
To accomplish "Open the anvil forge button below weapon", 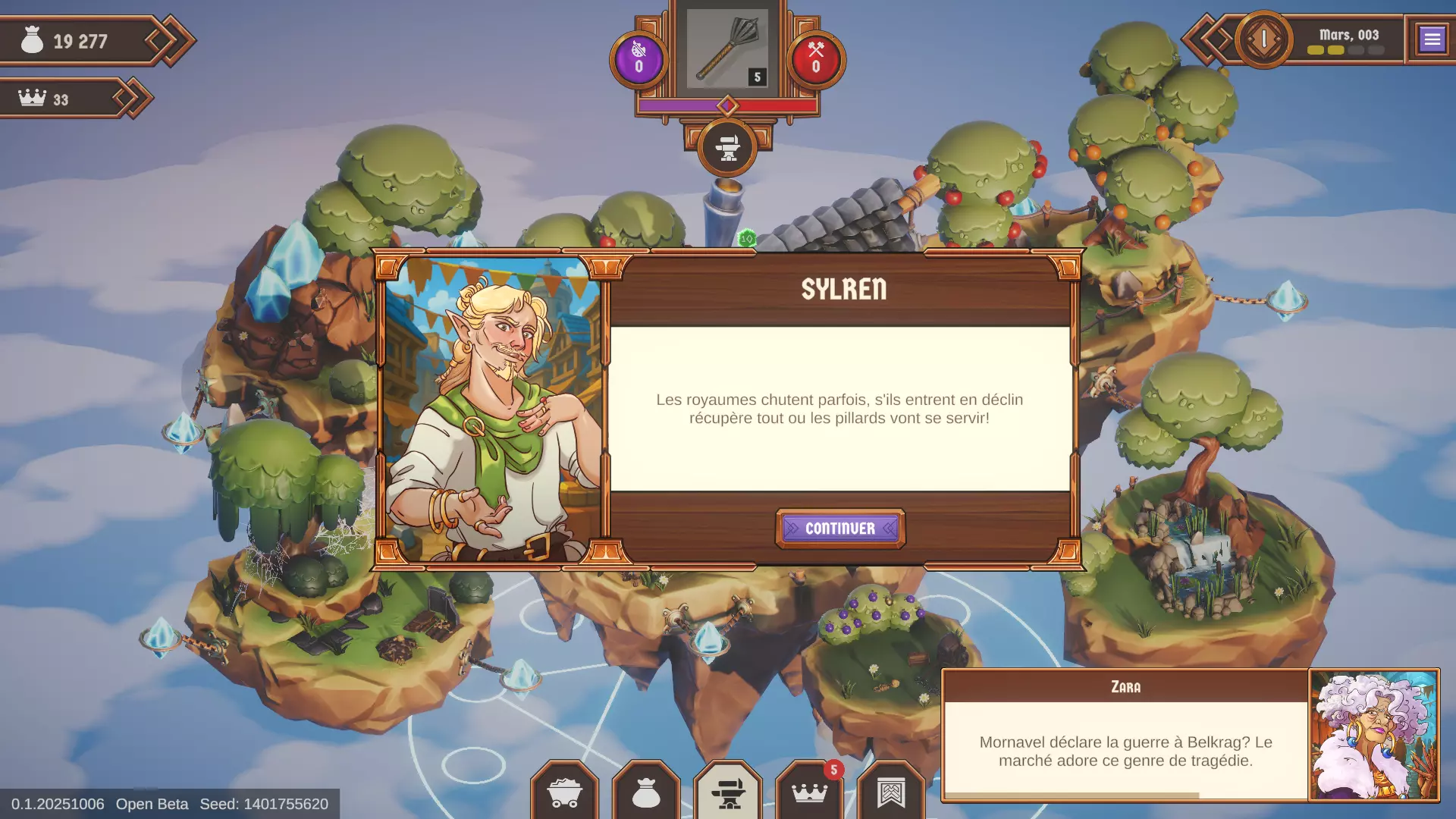I will tap(727, 148).
